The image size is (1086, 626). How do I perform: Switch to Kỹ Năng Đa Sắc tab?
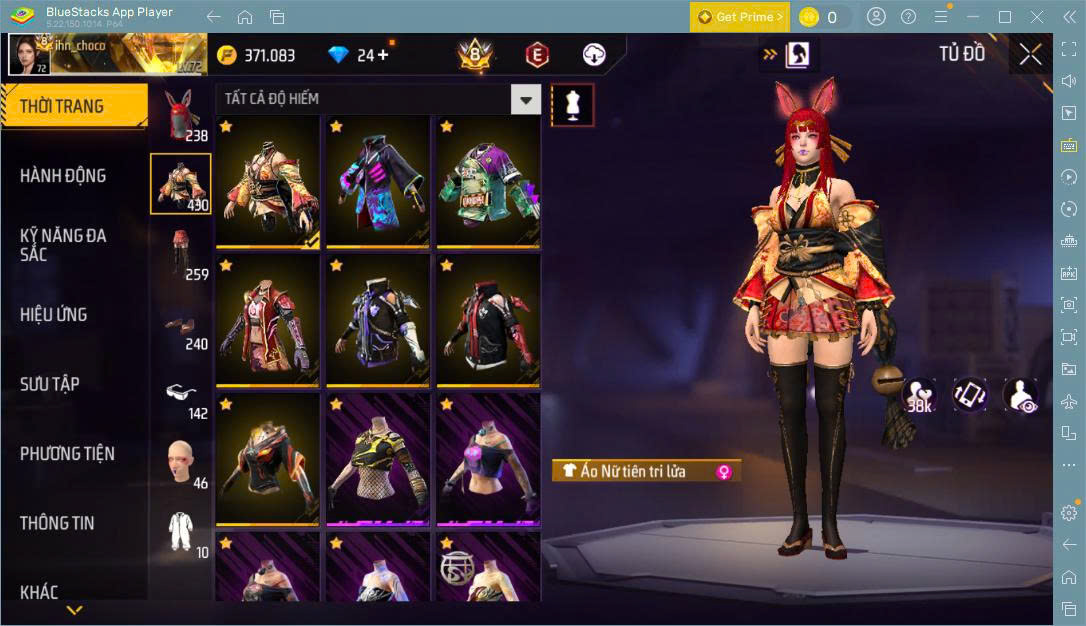point(63,244)
